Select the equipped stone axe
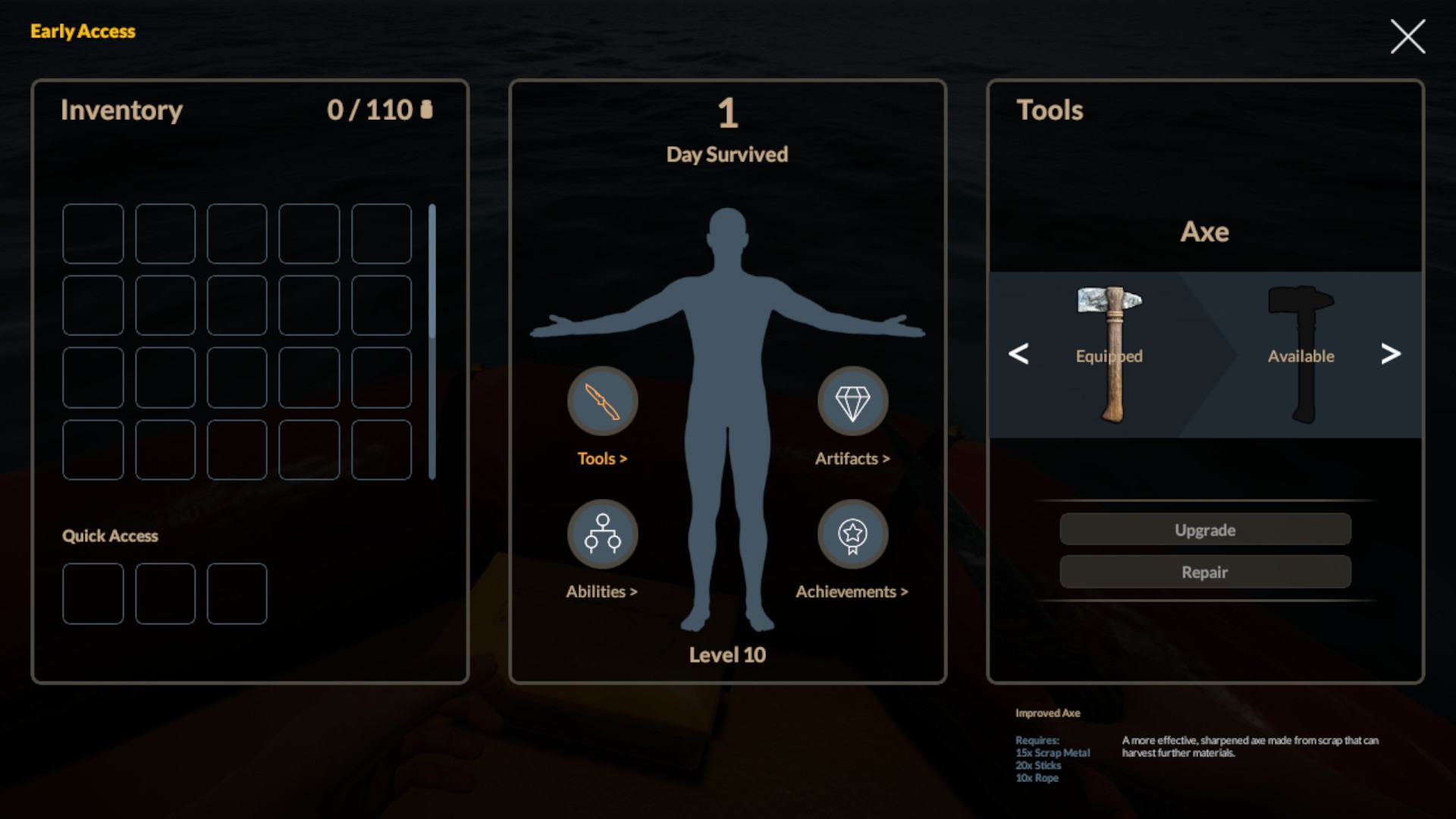 coord(1111,354)
